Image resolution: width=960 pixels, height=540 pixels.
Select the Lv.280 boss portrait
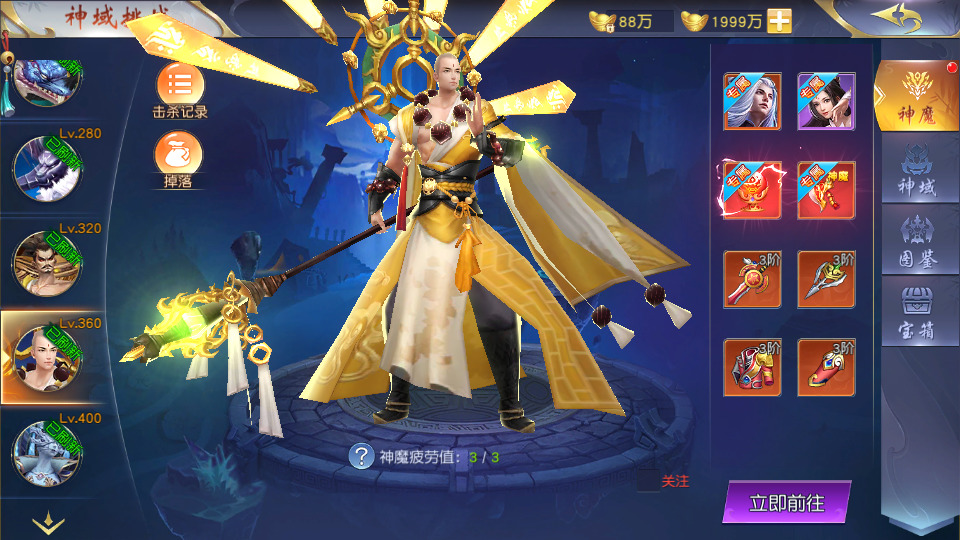coord(46,167)
